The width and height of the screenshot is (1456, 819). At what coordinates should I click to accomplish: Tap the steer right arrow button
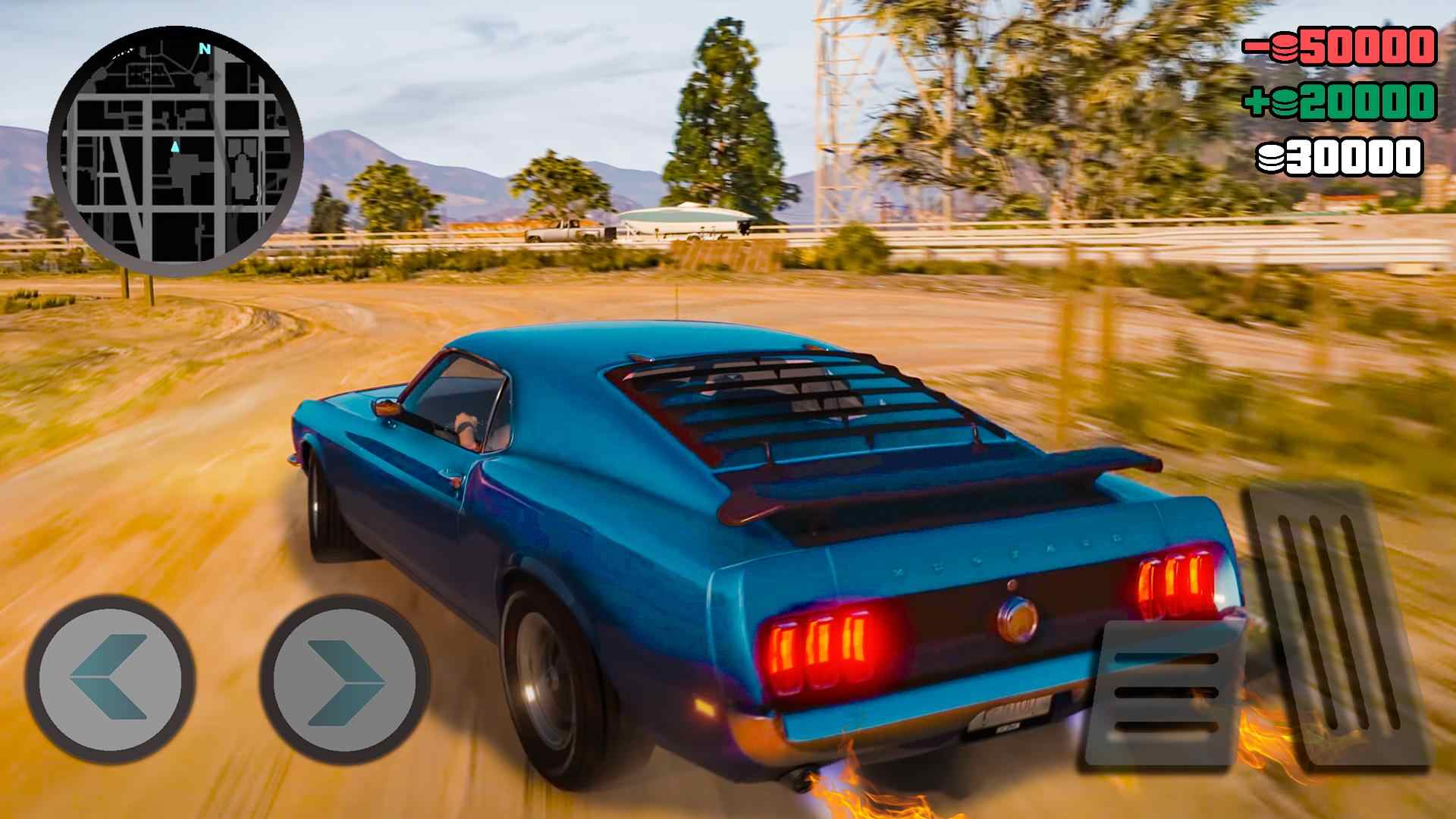(345, 676)
